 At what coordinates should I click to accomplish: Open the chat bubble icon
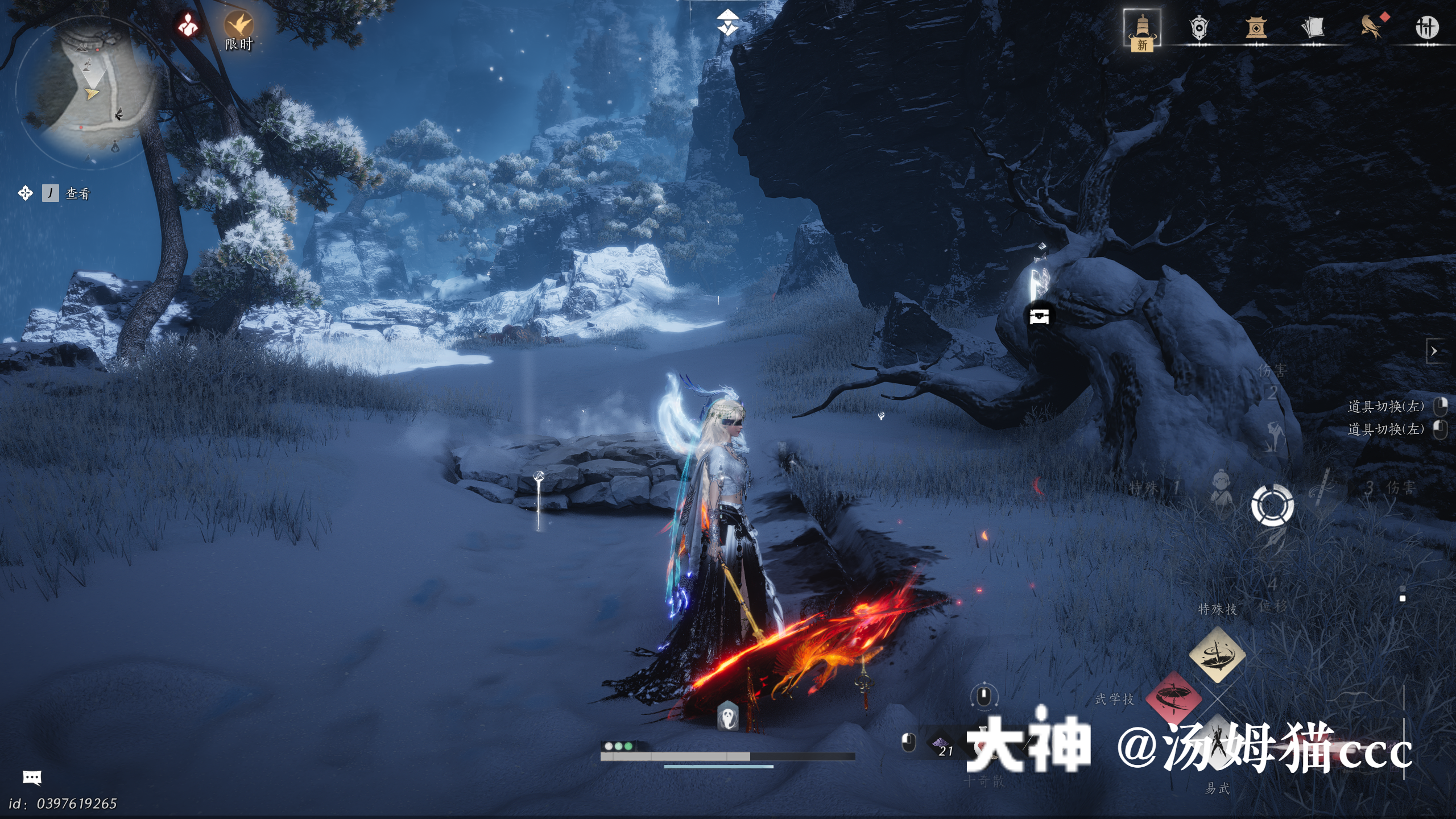(x=32, y=777)
